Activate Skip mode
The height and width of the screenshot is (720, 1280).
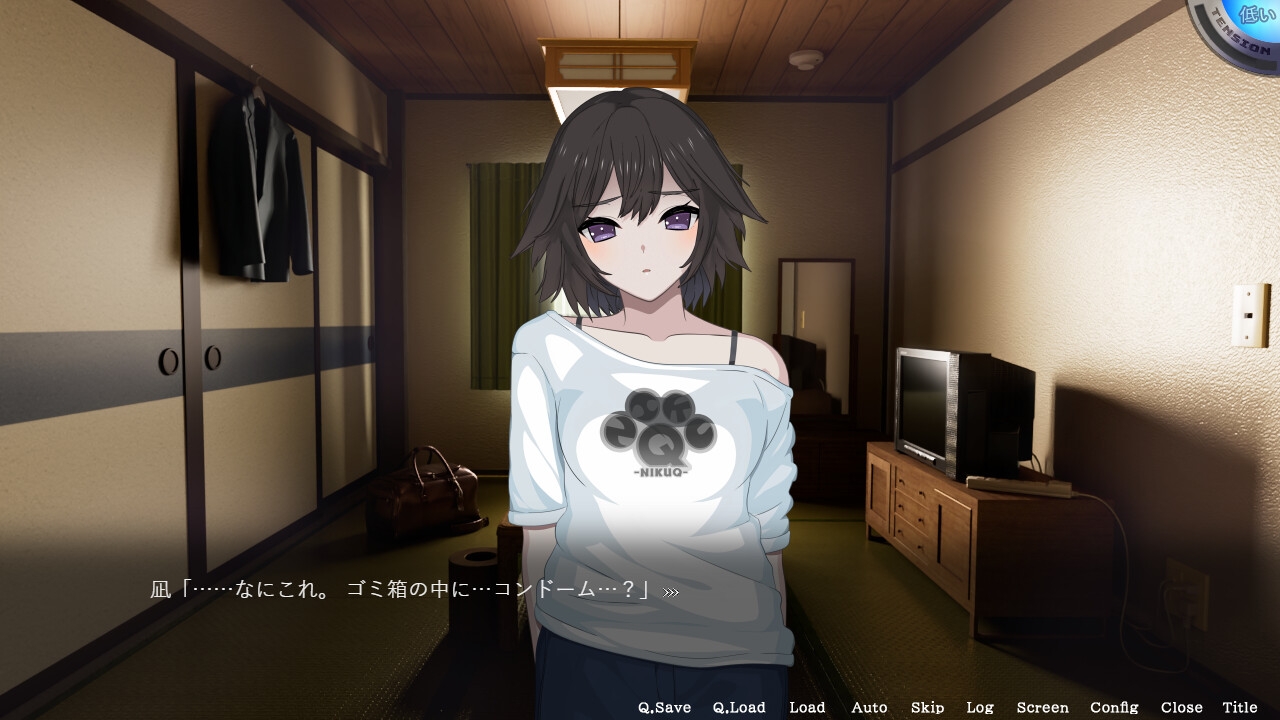927,707
